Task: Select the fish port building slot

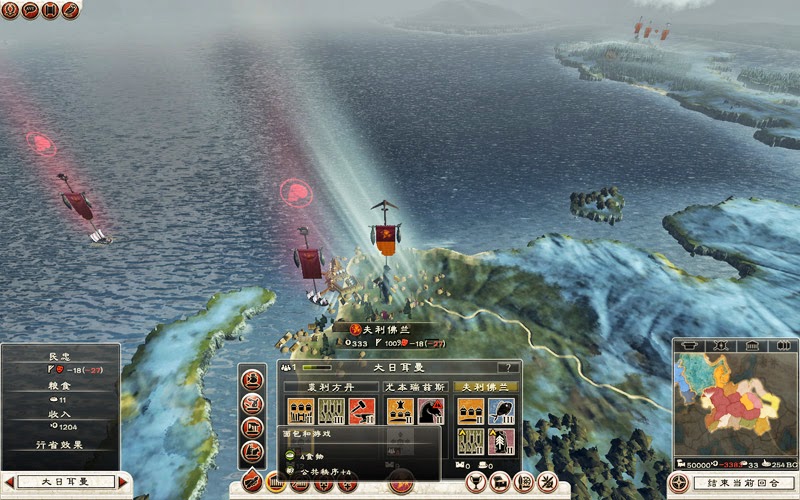Action: pyautogui.click(x=501, y=411)
